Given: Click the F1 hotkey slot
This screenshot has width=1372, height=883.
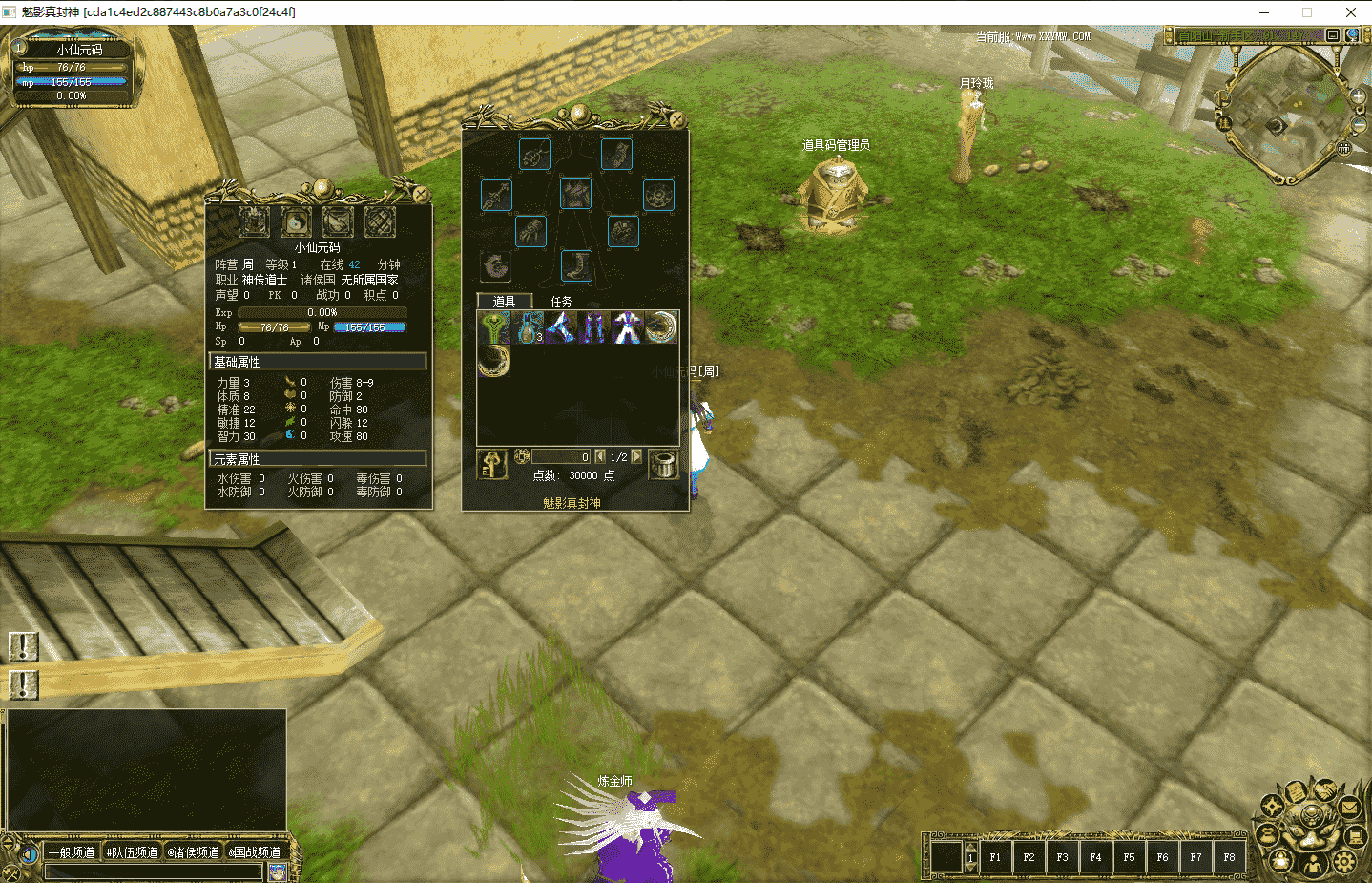Looking at the screenshot, I should point(995,857).
